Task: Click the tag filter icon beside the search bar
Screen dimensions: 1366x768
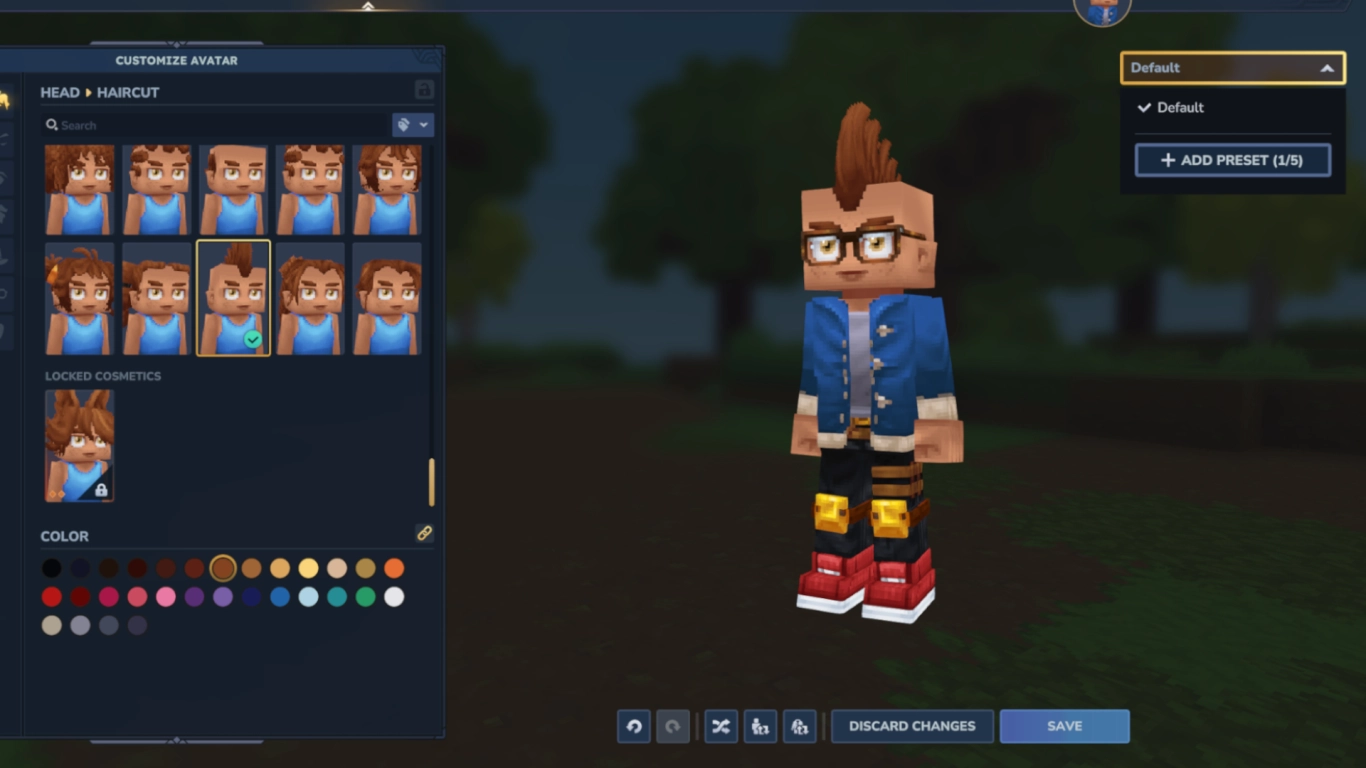Action: (405, 124)
